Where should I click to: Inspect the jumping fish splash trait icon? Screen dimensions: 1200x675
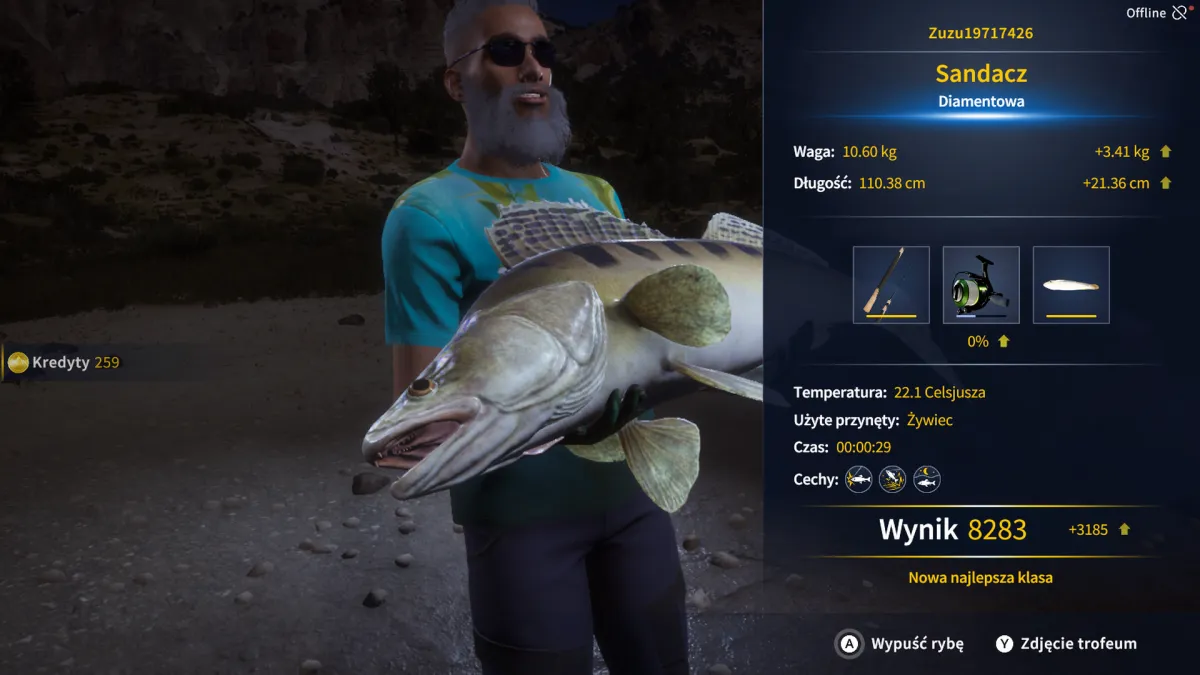tap(892, 479)
